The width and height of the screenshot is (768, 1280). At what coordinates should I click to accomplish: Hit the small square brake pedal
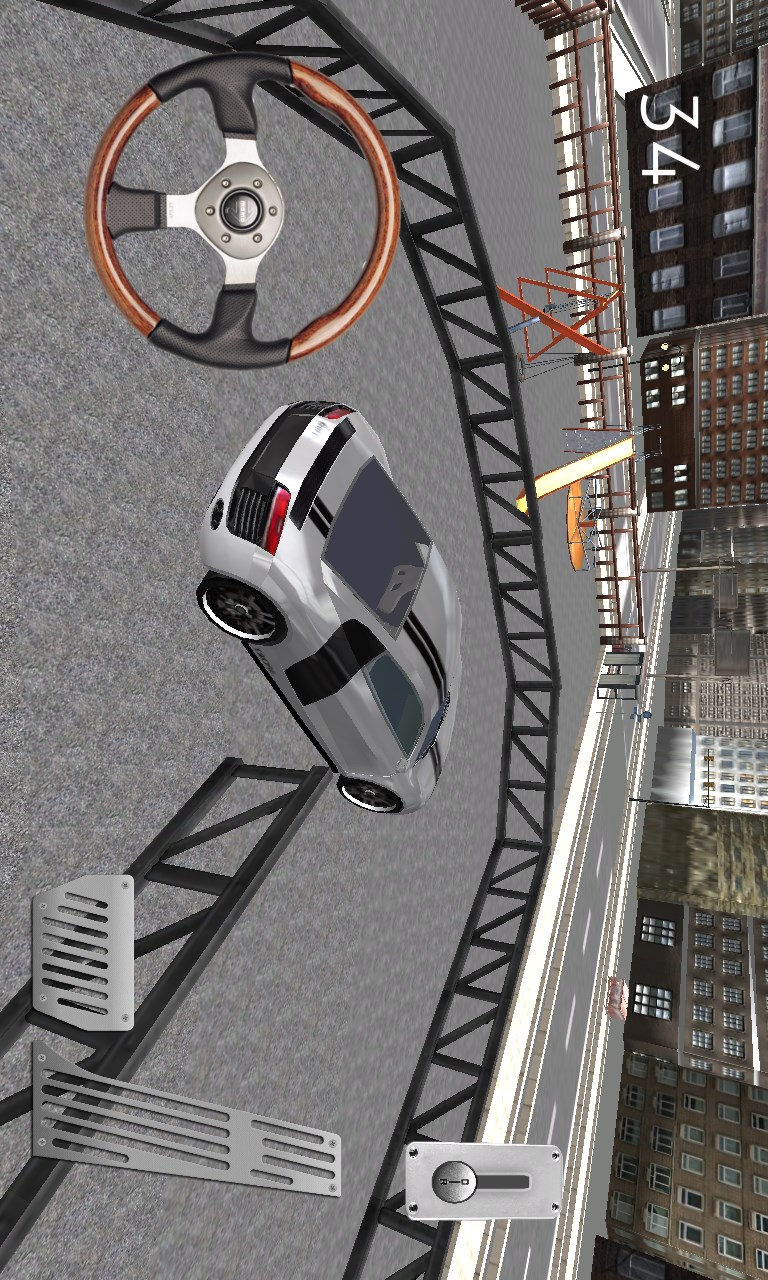(83, 952)
